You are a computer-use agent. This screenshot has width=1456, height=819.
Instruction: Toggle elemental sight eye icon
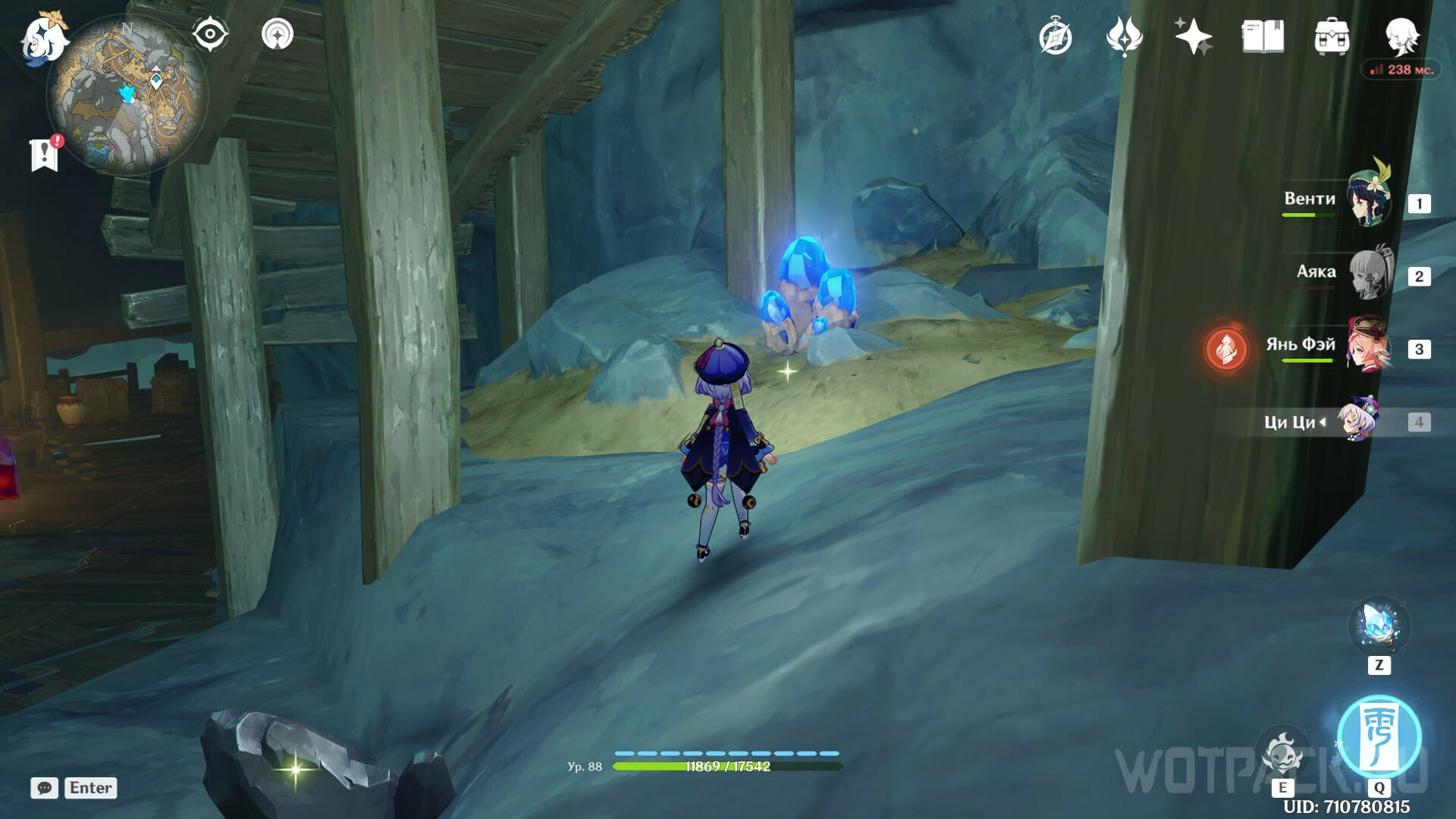pyautogui.click(x=210, y=35)
